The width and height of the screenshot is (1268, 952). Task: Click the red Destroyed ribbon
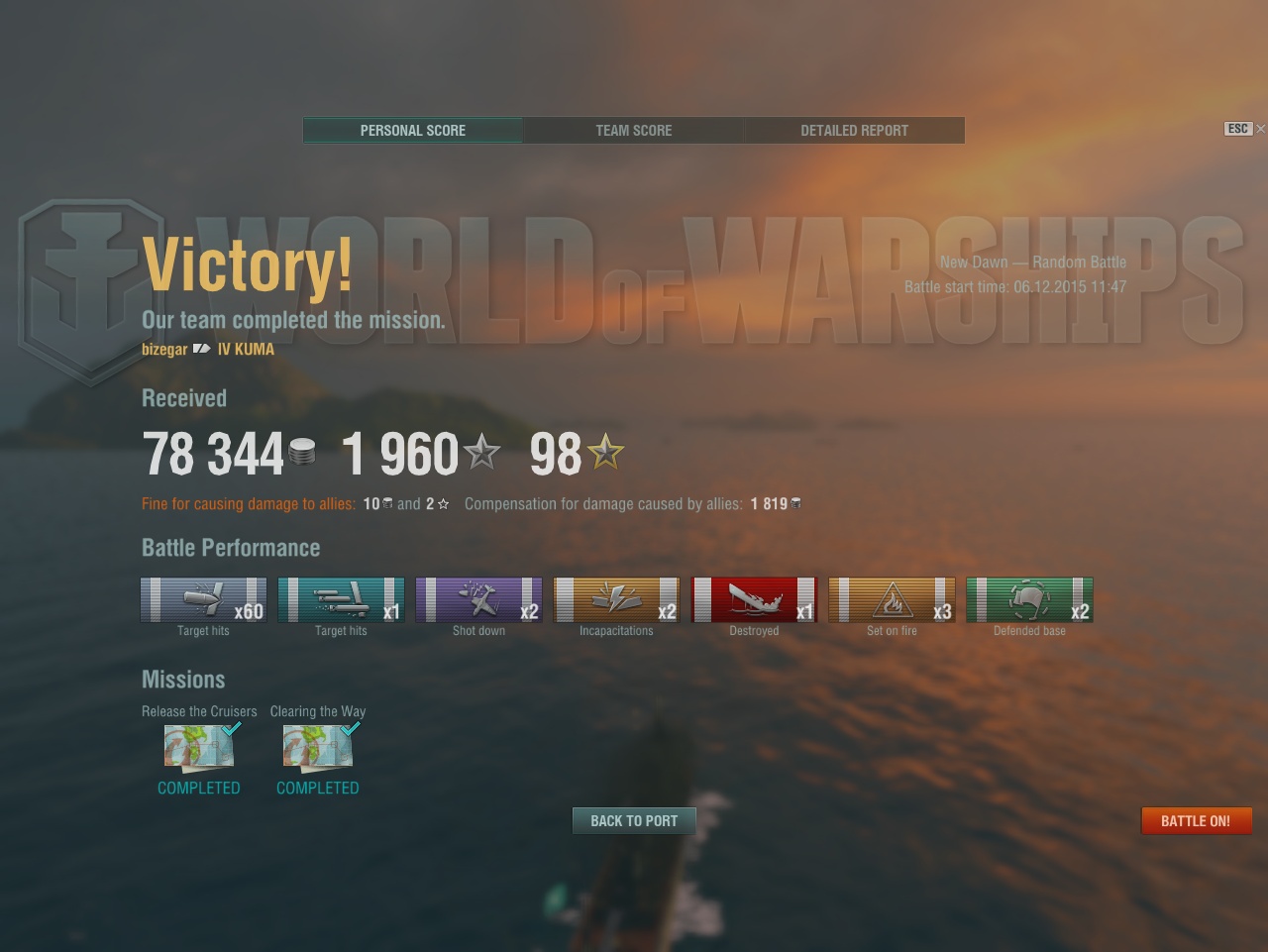coord(754,599)
